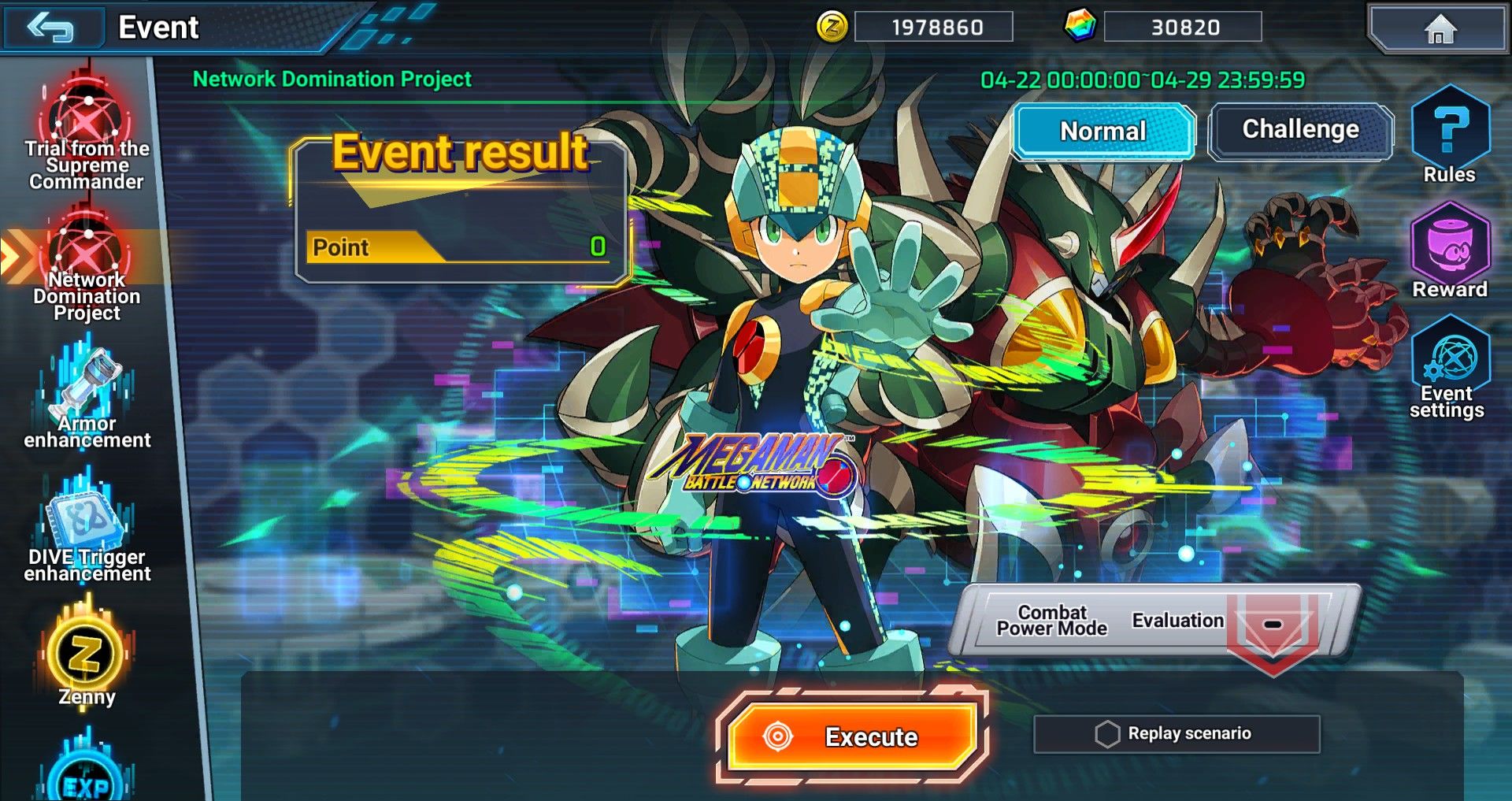
Task: Start the event with Execute
Action: click(x=852, y=736)
